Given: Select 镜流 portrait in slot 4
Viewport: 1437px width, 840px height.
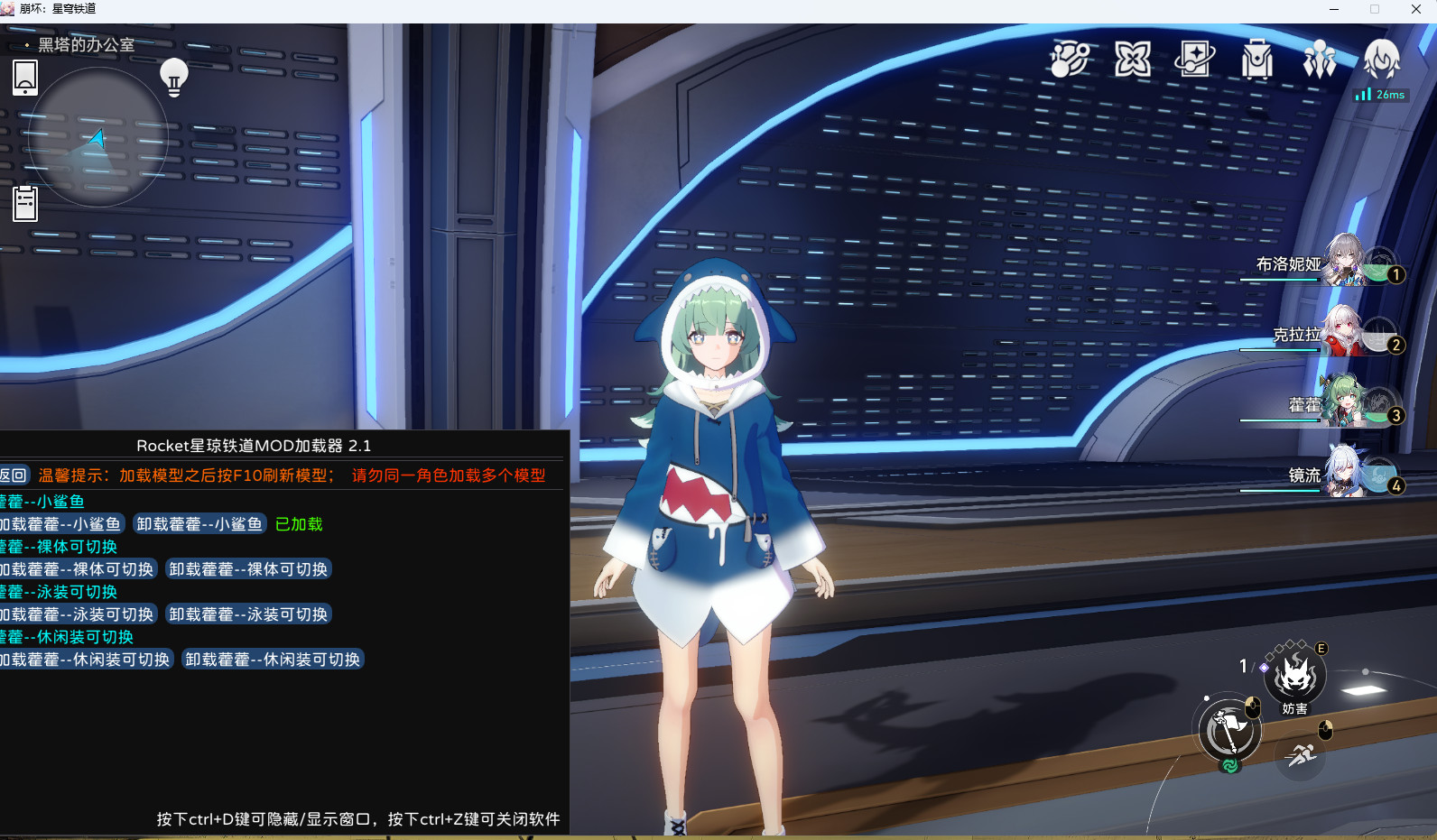Looking at the screenshot, I should [1348, 475].
